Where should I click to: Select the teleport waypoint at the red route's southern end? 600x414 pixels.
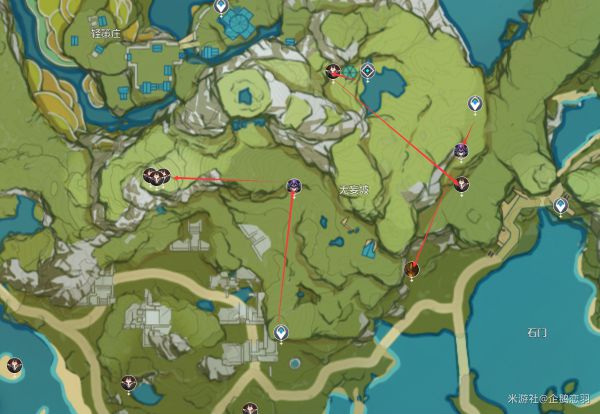click(281, 332)
